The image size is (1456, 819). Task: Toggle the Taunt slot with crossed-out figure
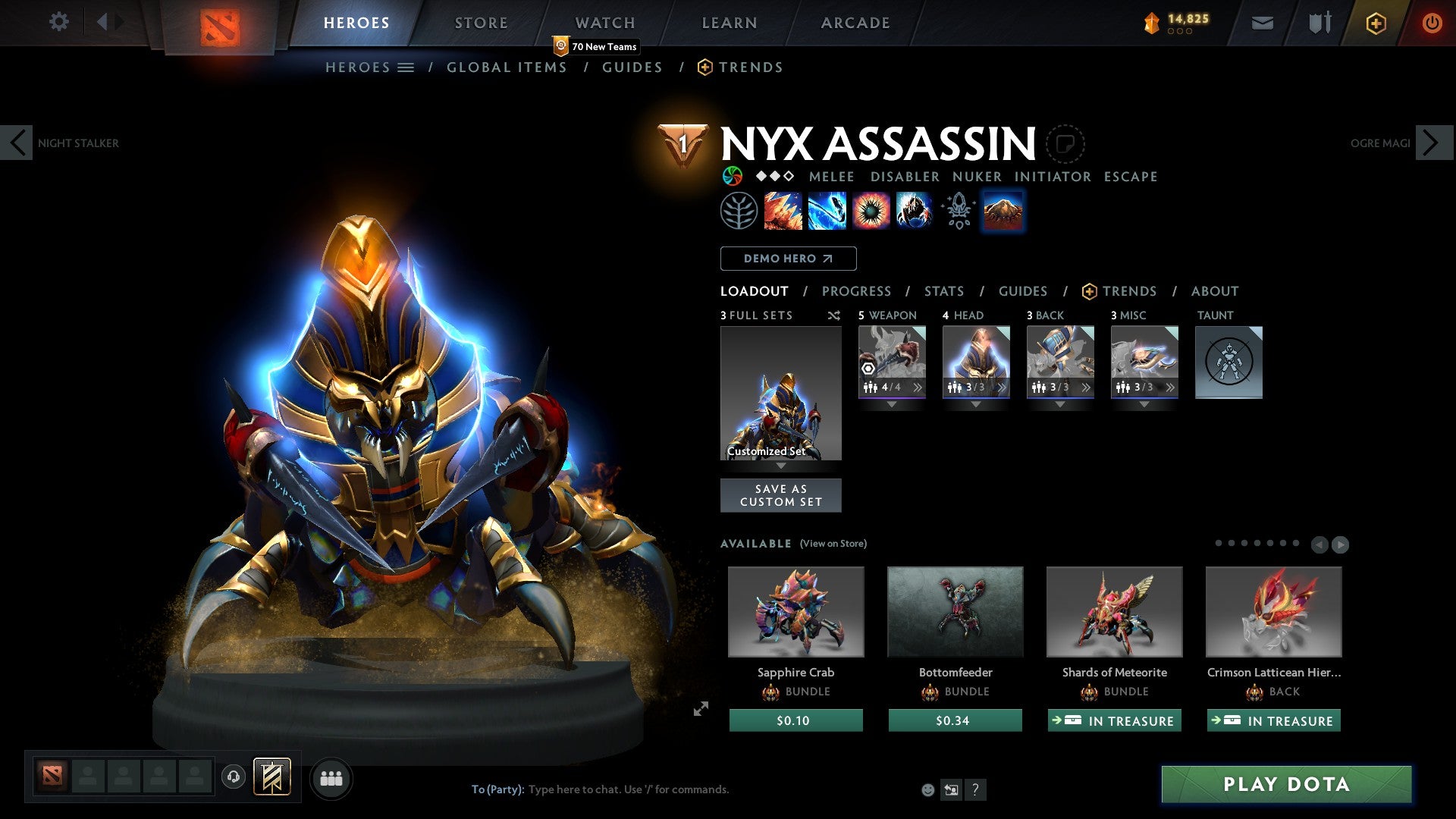coord(1228,362)
